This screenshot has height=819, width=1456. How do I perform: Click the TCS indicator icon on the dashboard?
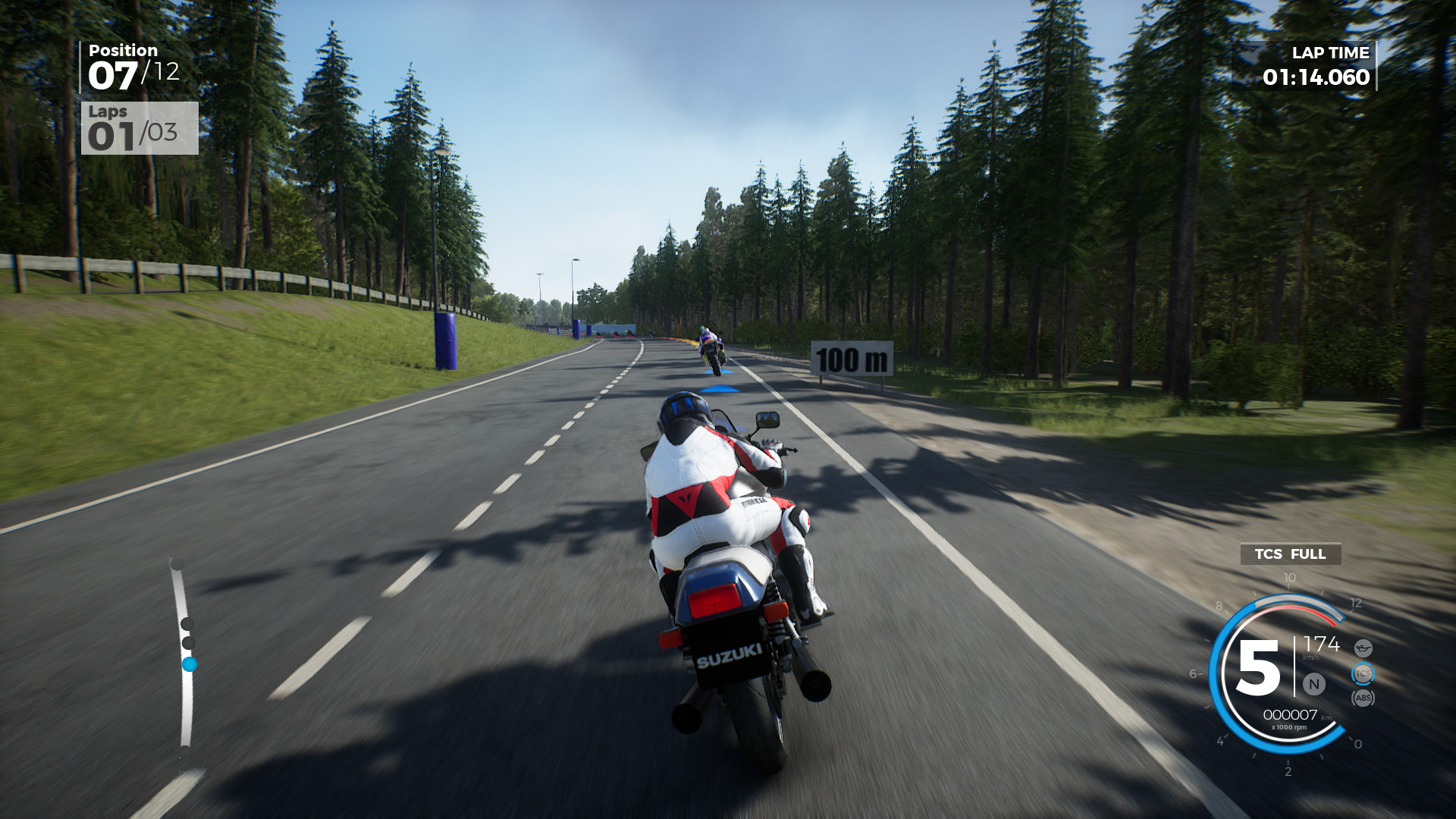tap(1363, 673)
